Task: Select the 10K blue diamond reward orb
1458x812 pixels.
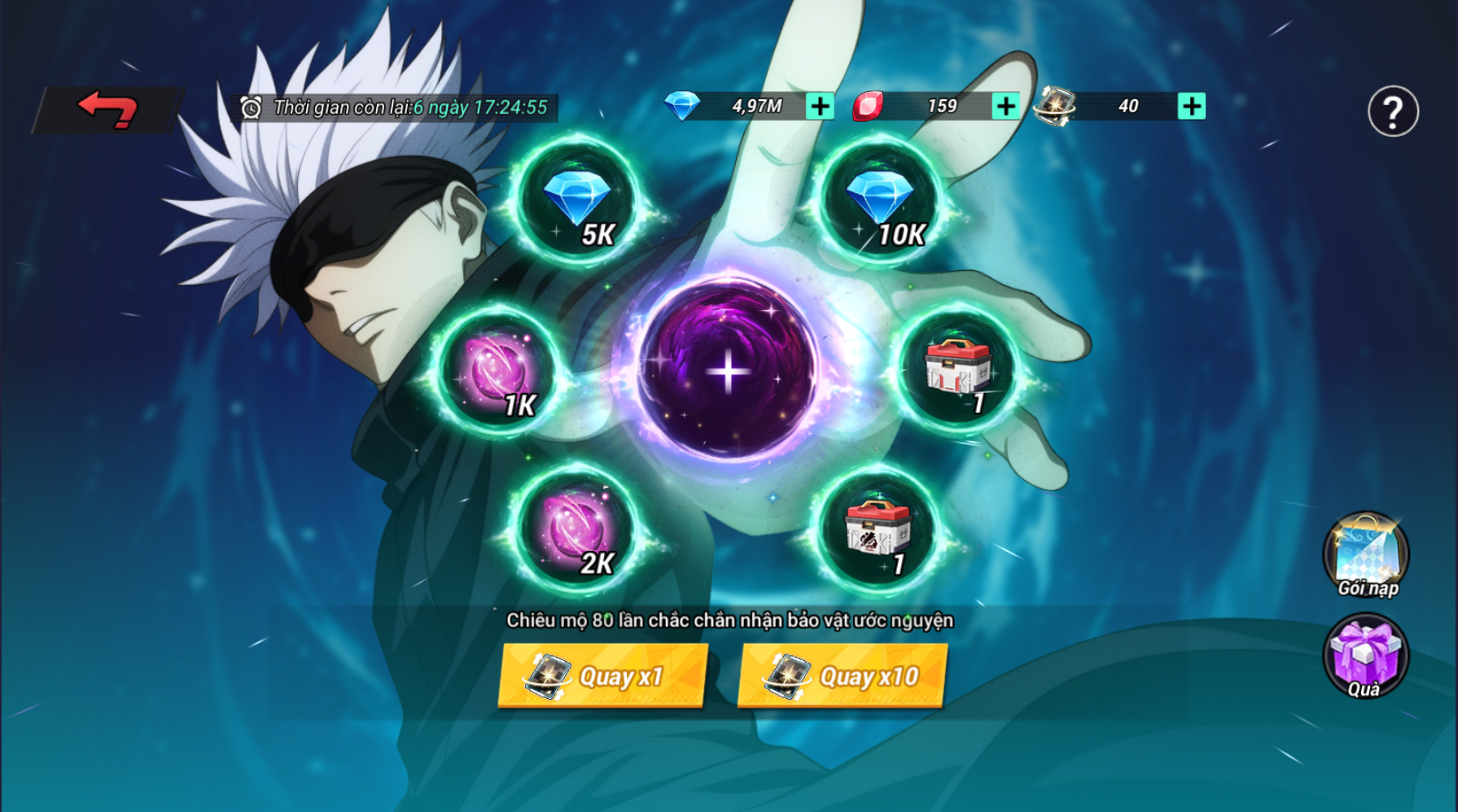Action: pyautogui.click(x=880, y=201)
